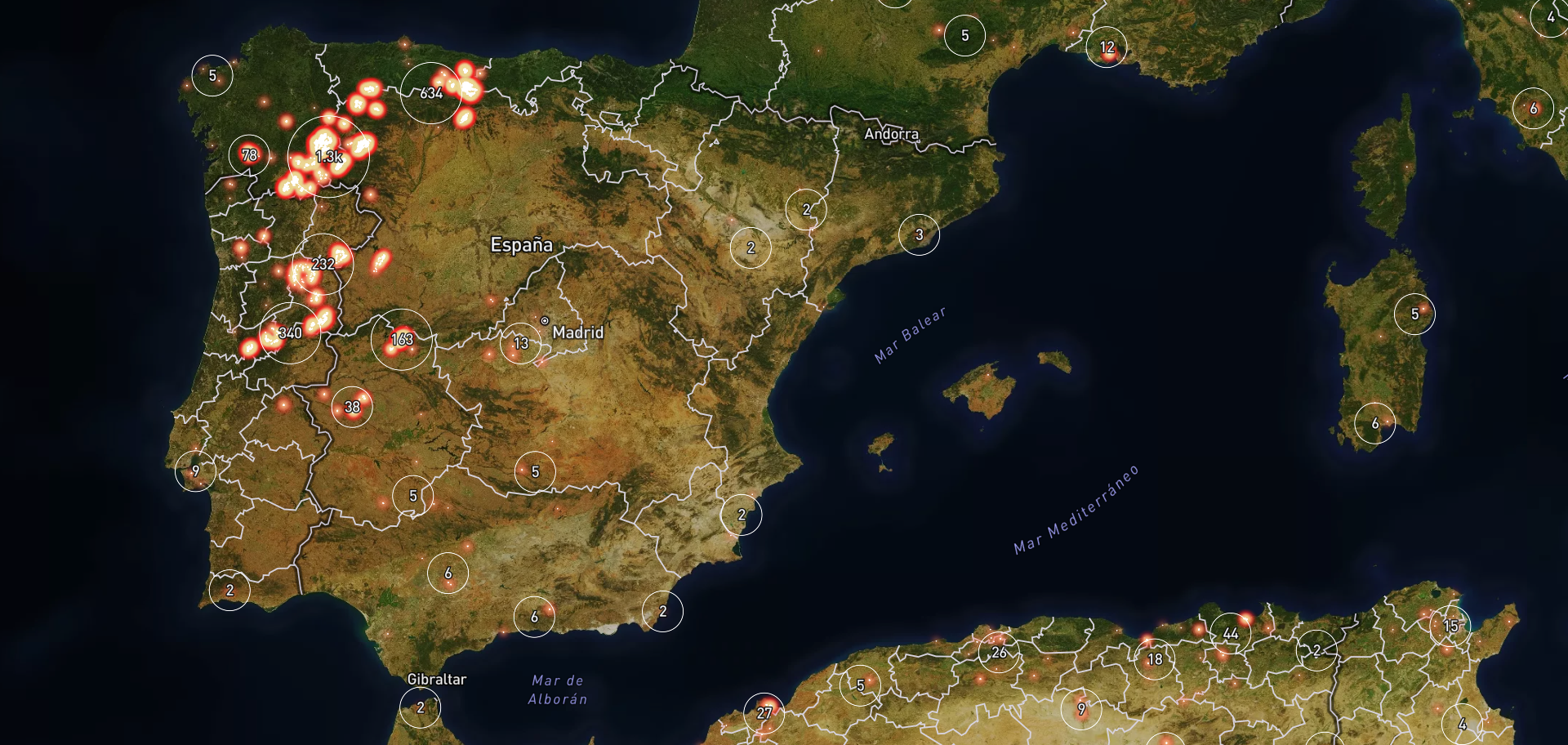The height and width of the screenshot is (745, 1568).
Task: Choose the 340 cluster marker
Action: 290,332
